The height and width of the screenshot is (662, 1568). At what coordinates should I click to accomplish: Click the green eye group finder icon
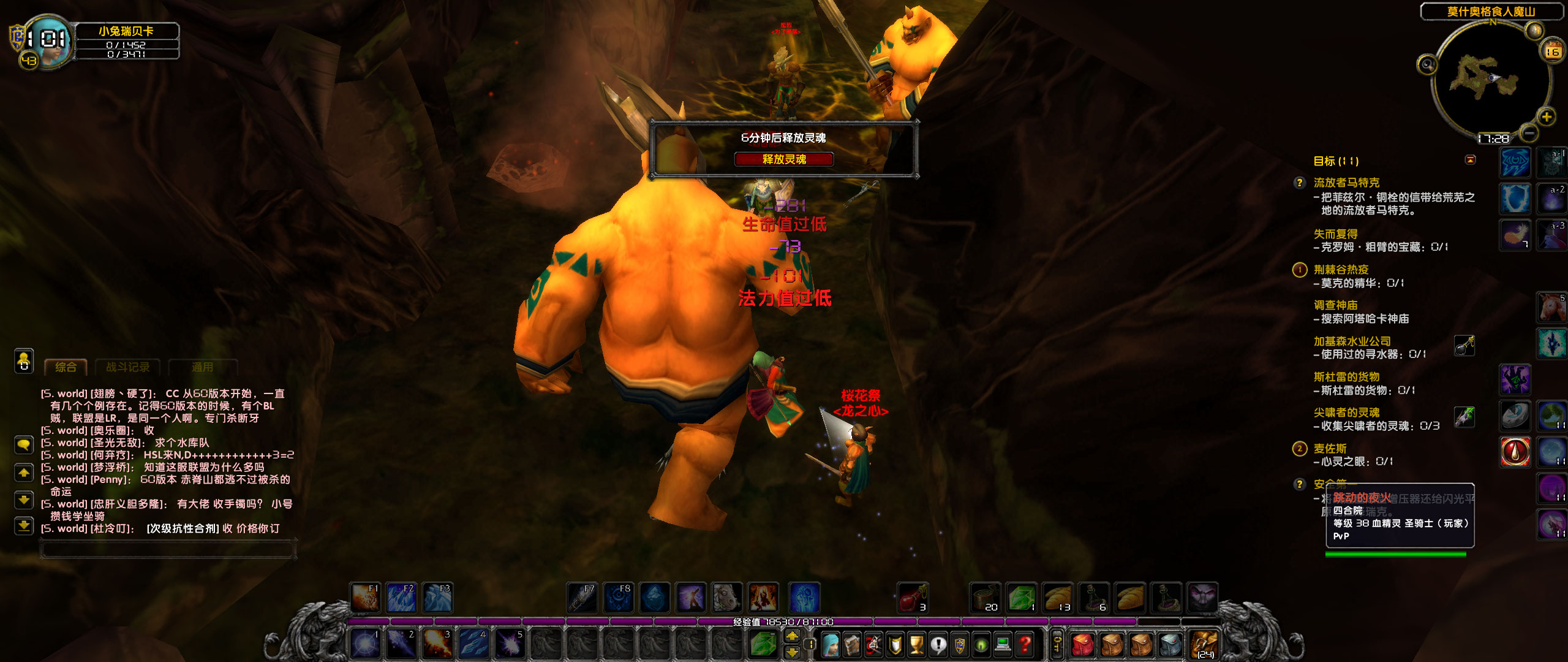[x=981, y=646]
